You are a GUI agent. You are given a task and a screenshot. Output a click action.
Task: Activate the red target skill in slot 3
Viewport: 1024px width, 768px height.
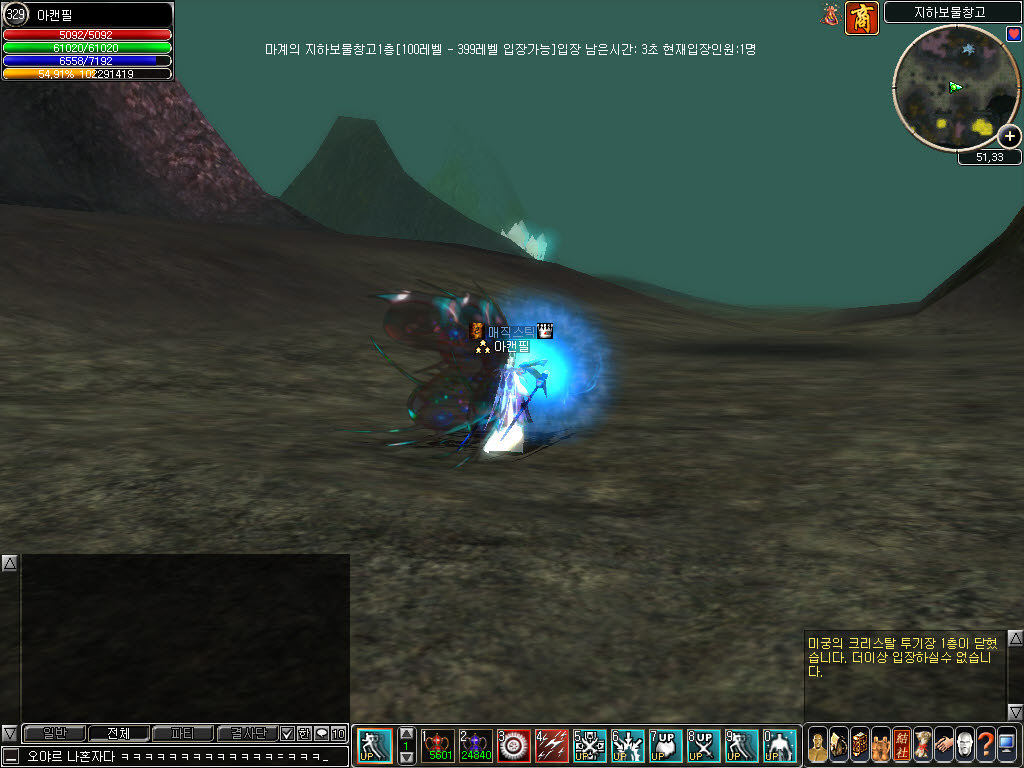pos(513,746)
